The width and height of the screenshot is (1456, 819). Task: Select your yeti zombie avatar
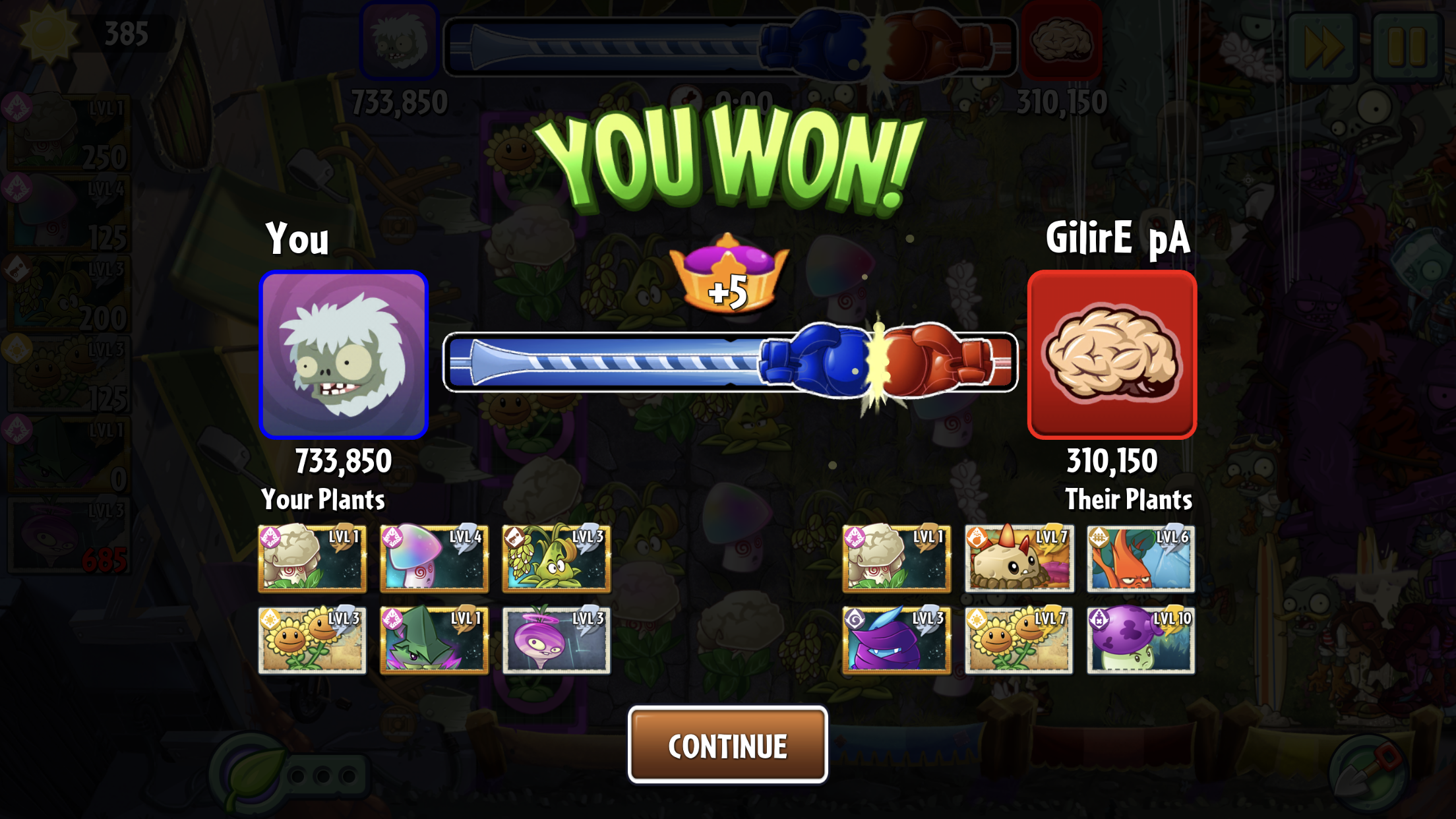(344, 355)
